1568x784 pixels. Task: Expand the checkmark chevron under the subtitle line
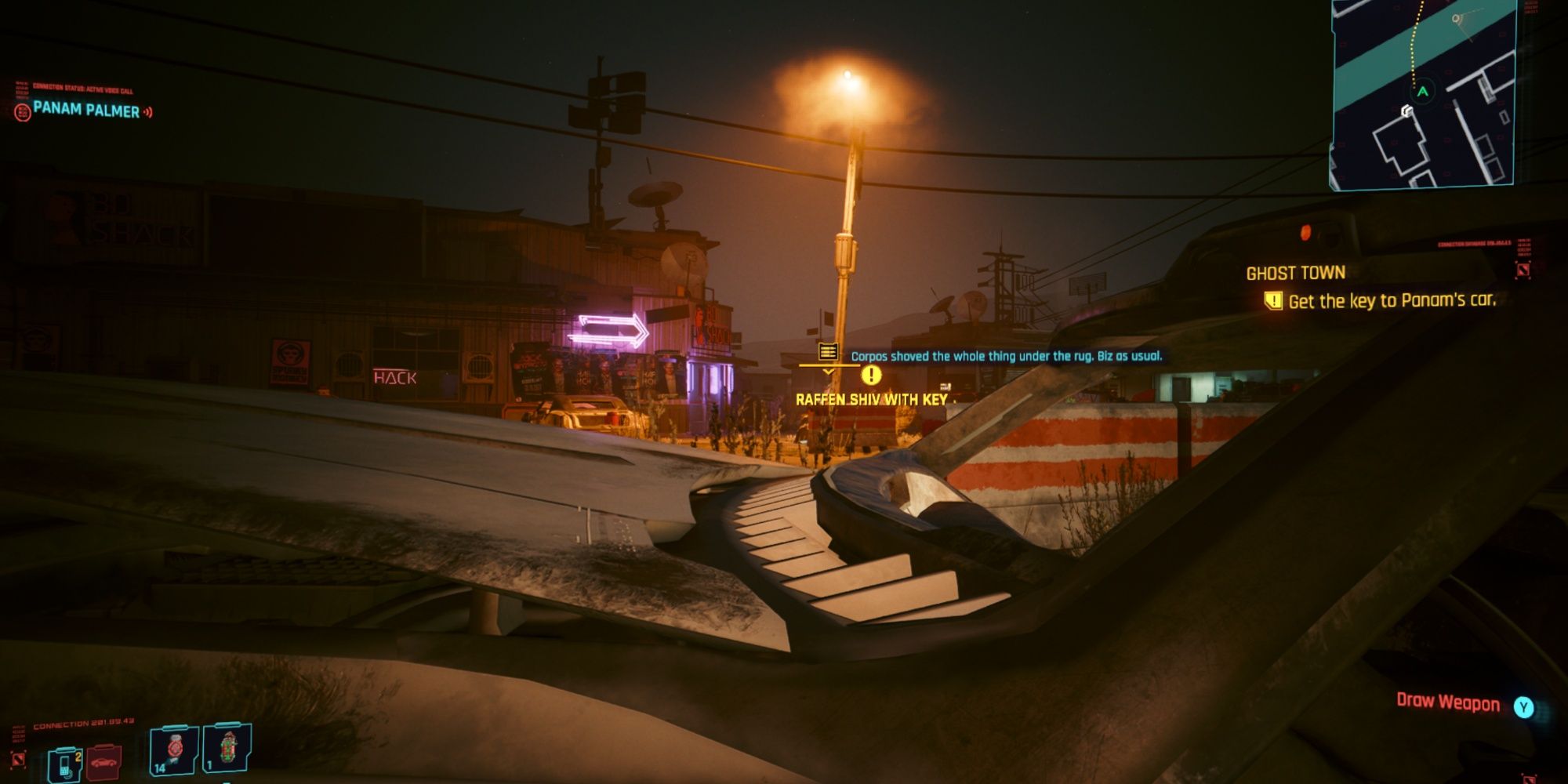pos(826,372)
